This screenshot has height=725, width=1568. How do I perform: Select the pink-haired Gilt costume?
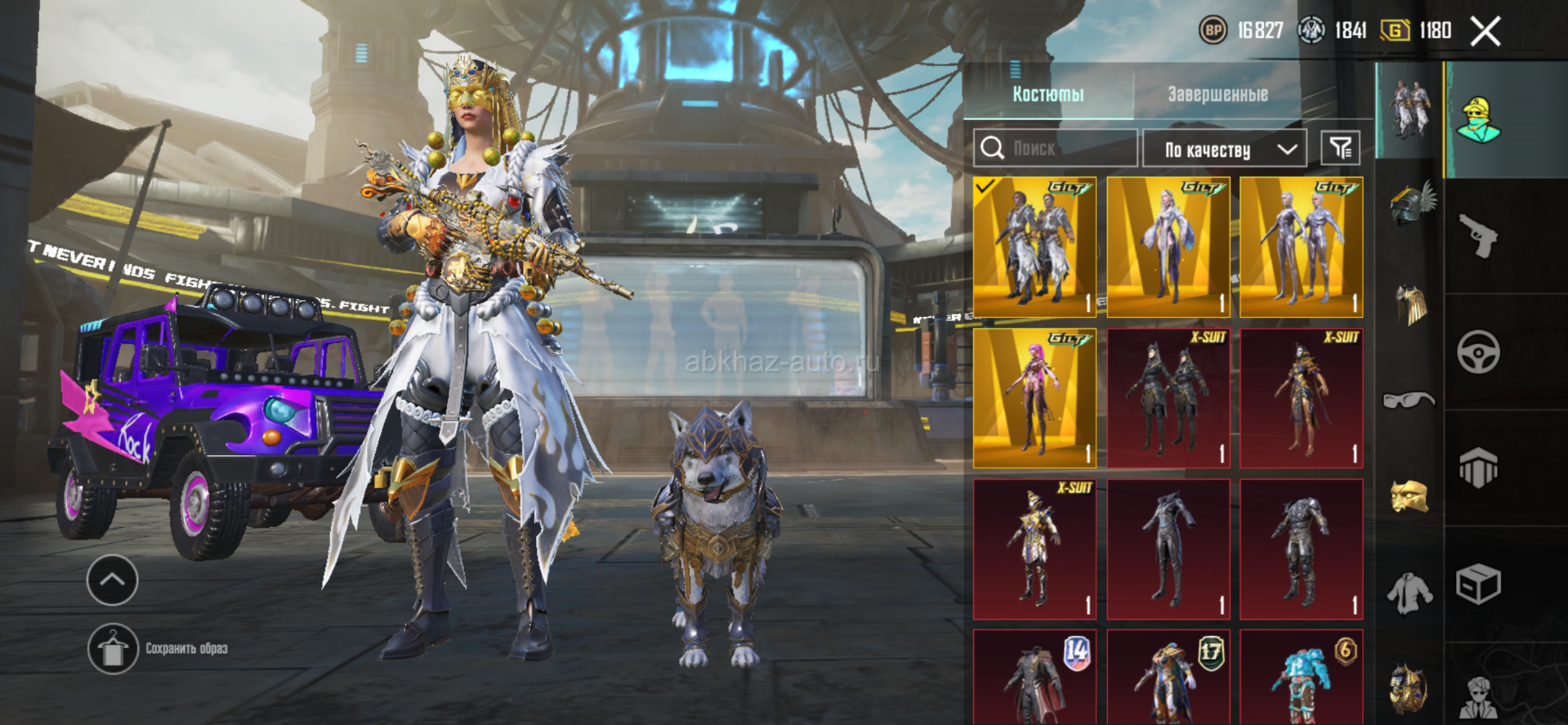(1034, 398)
